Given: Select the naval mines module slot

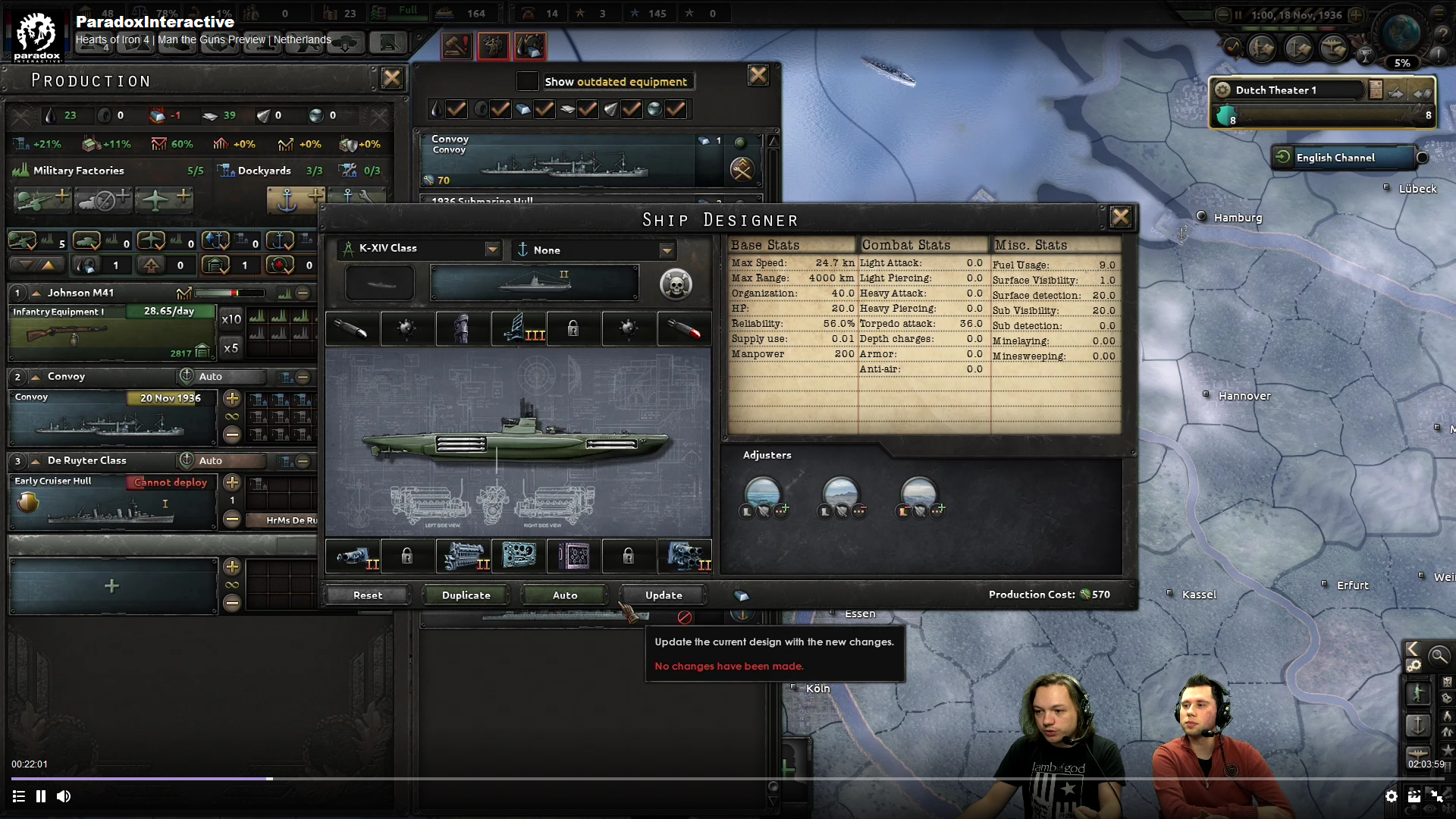Looking at the screenshot, I should pyautogui.click(x=407, y=328).
